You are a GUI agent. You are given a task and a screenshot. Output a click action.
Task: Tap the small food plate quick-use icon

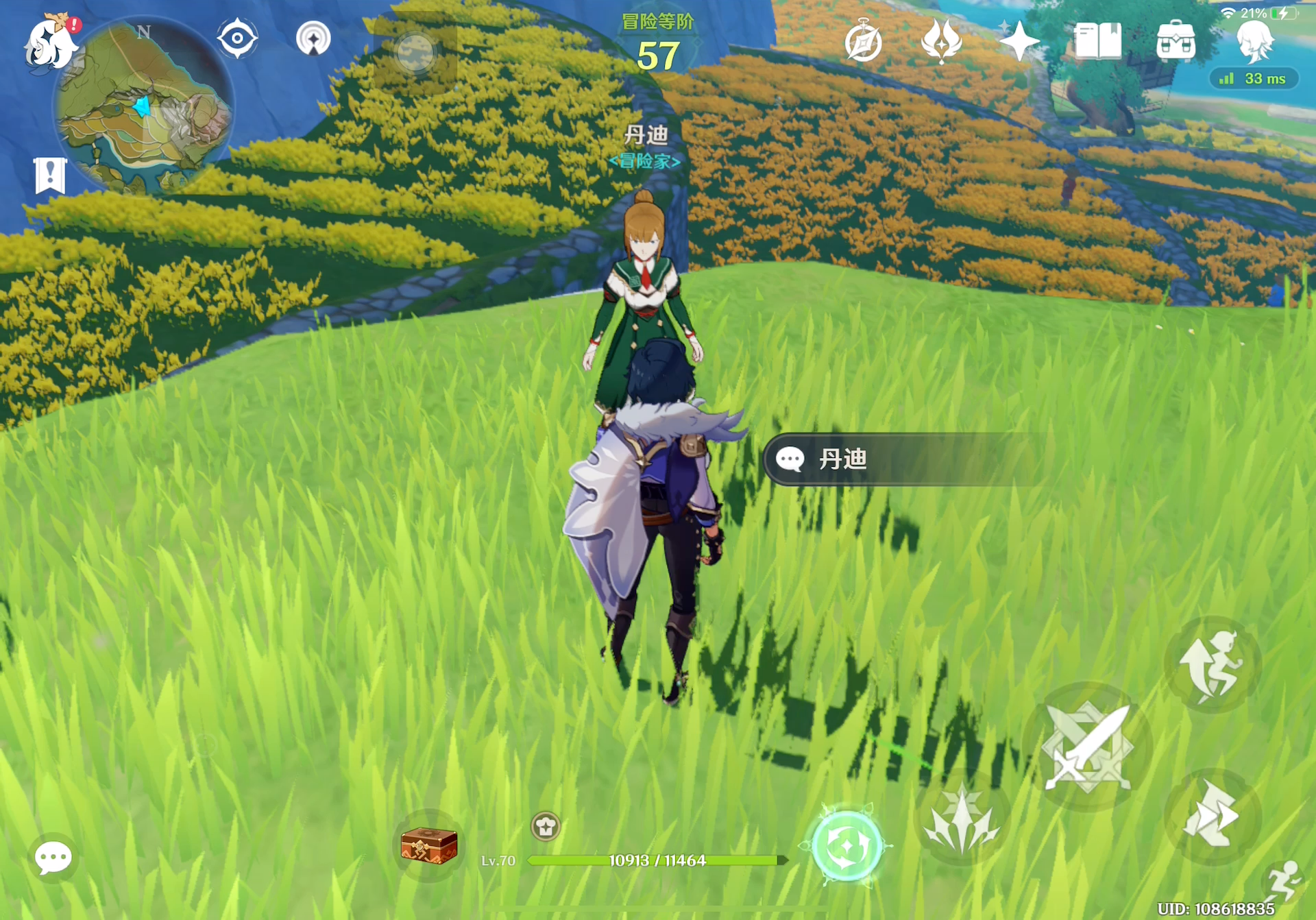tap(546, 827)
